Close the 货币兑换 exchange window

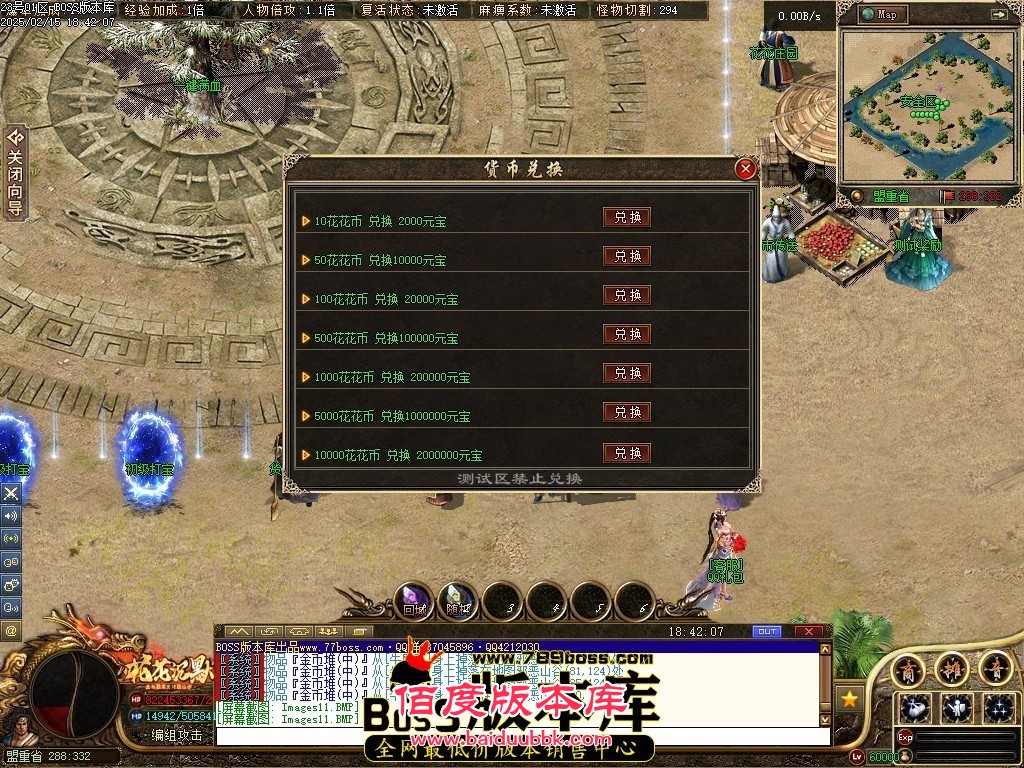745,169
